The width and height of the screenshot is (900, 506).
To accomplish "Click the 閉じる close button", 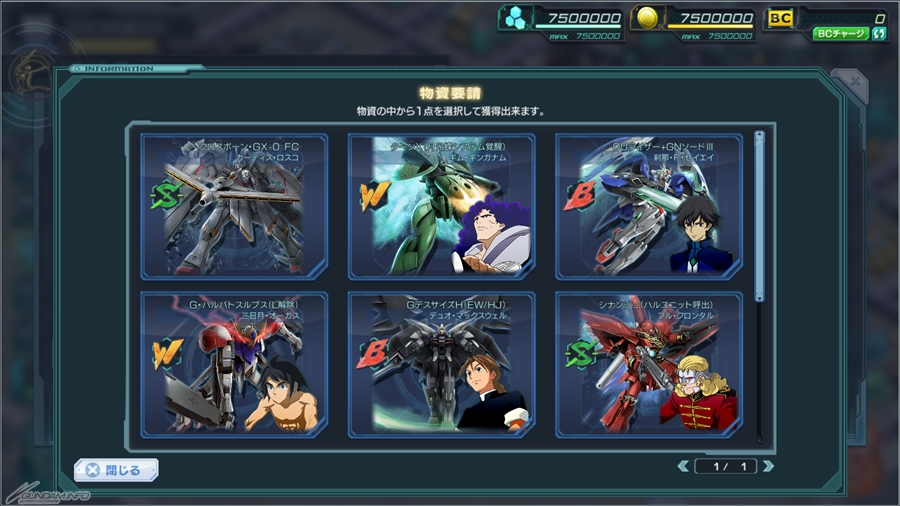I will [x=116, y=469].
